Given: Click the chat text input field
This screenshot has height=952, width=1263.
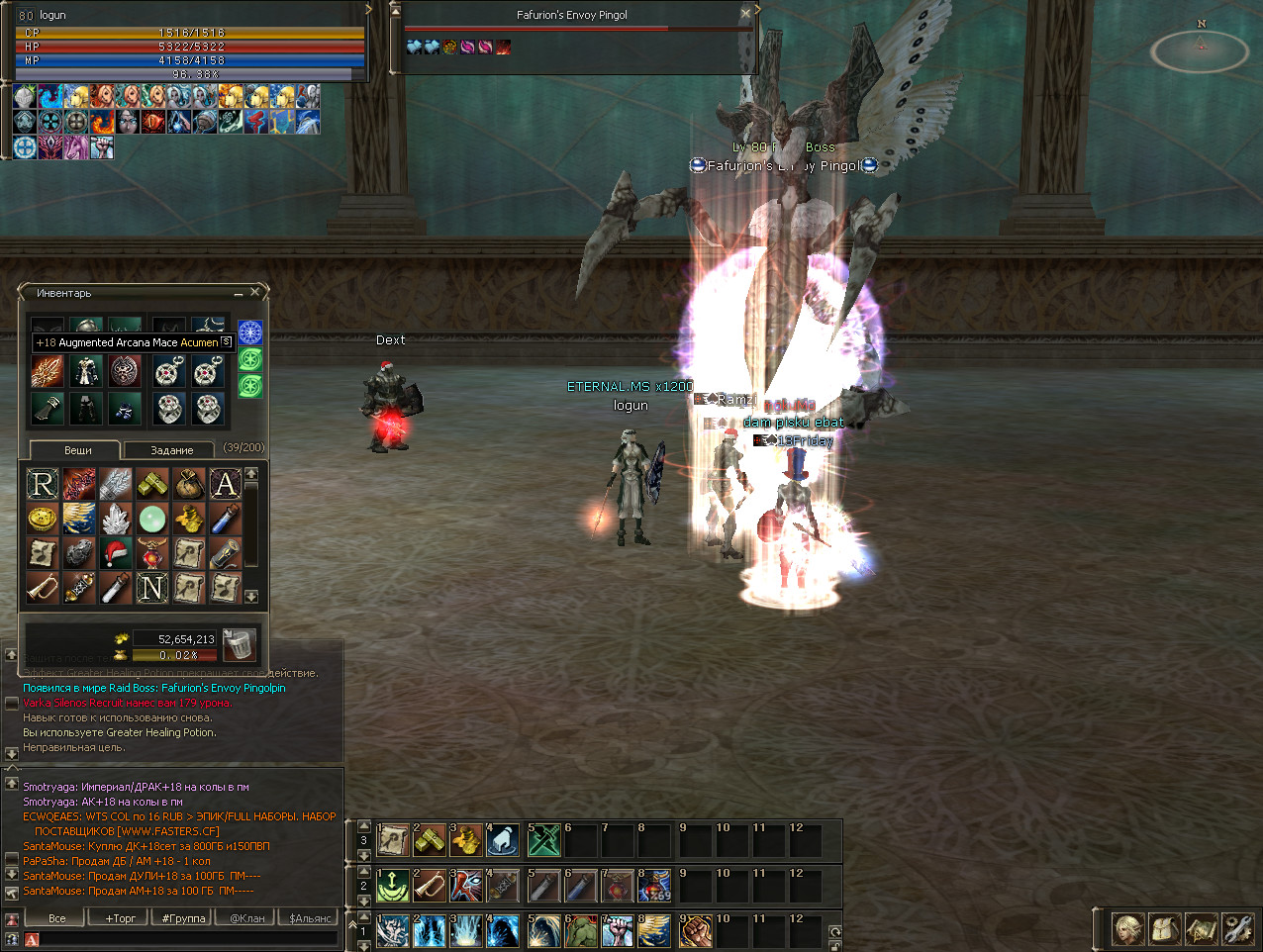Looking at the screenshot, I should (183, 939).
